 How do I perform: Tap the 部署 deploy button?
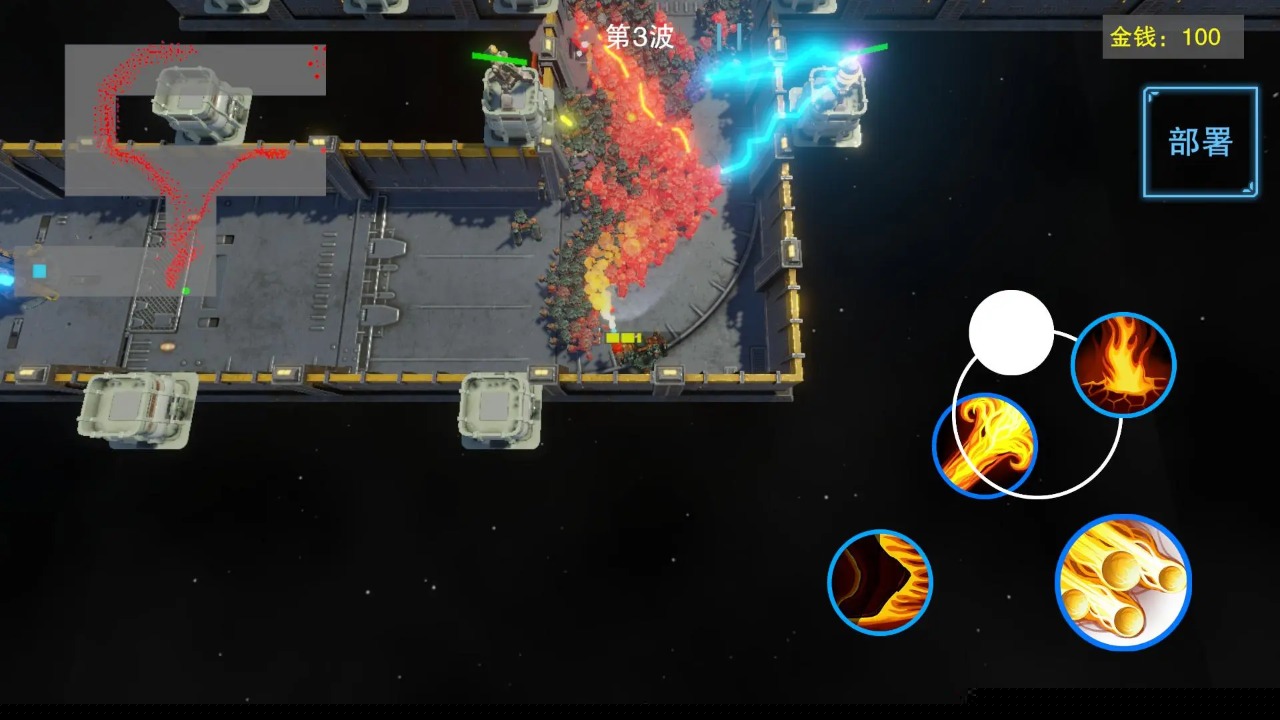[1200, 142]
